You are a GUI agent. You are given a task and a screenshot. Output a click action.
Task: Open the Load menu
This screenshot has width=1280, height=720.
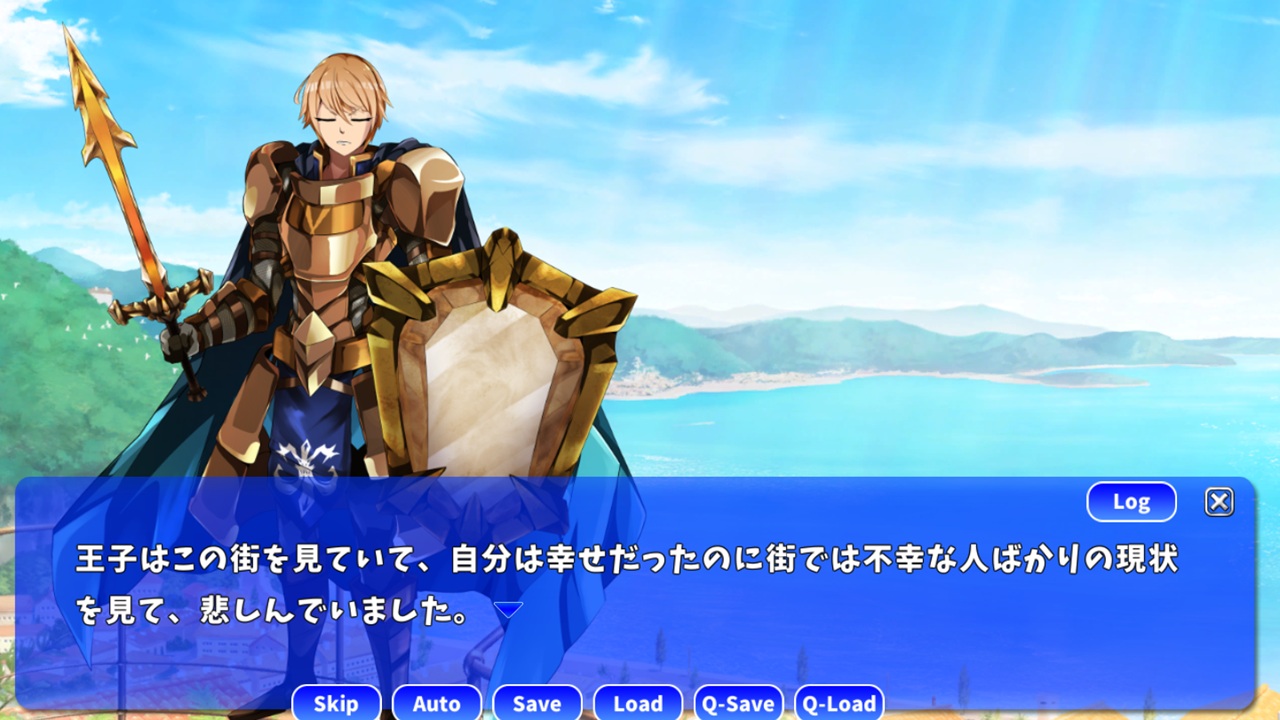pyautogui.click(x=638, y=703)
